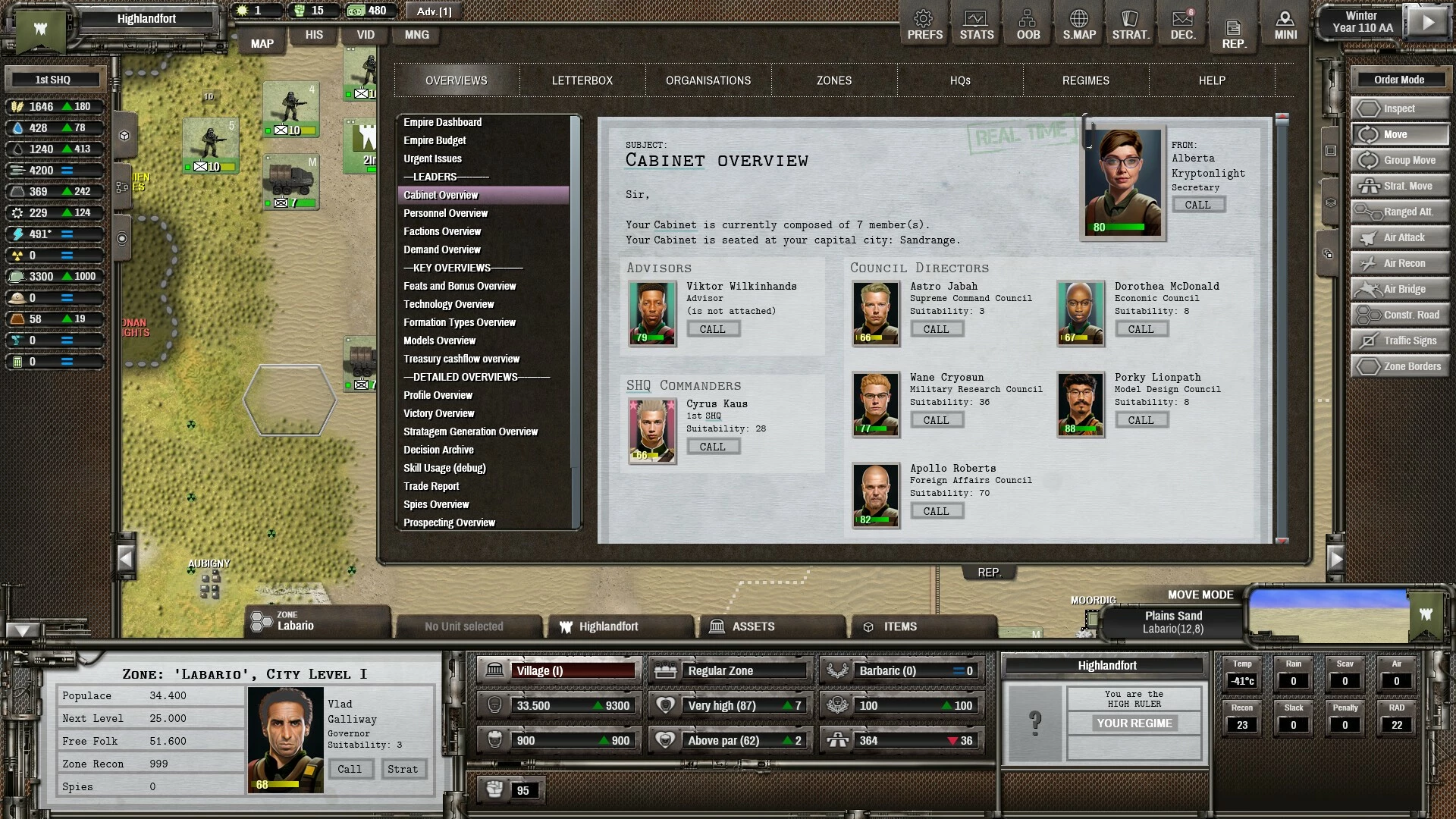
Task: Select the Air Recon order
Action: click(x=1400, y=263)
